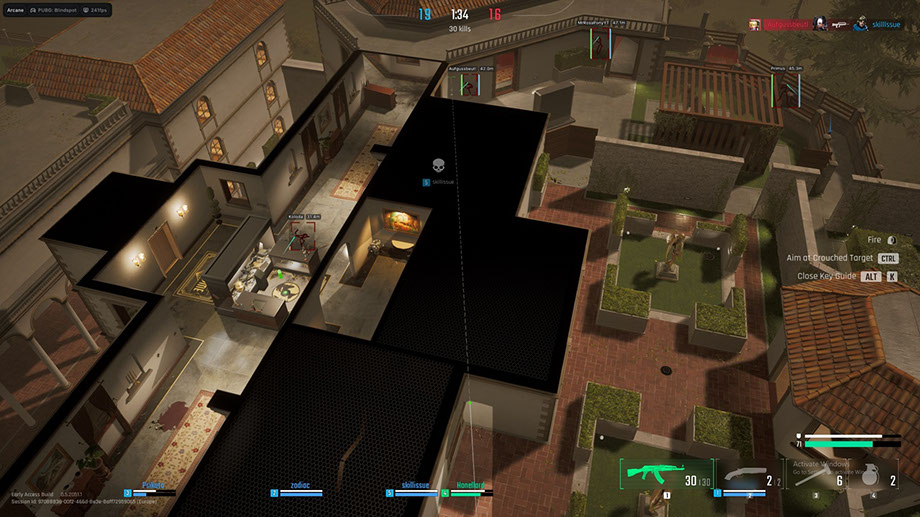Open the Arcane overlay label
Screen dimensions: 920x517
[15, 10]
